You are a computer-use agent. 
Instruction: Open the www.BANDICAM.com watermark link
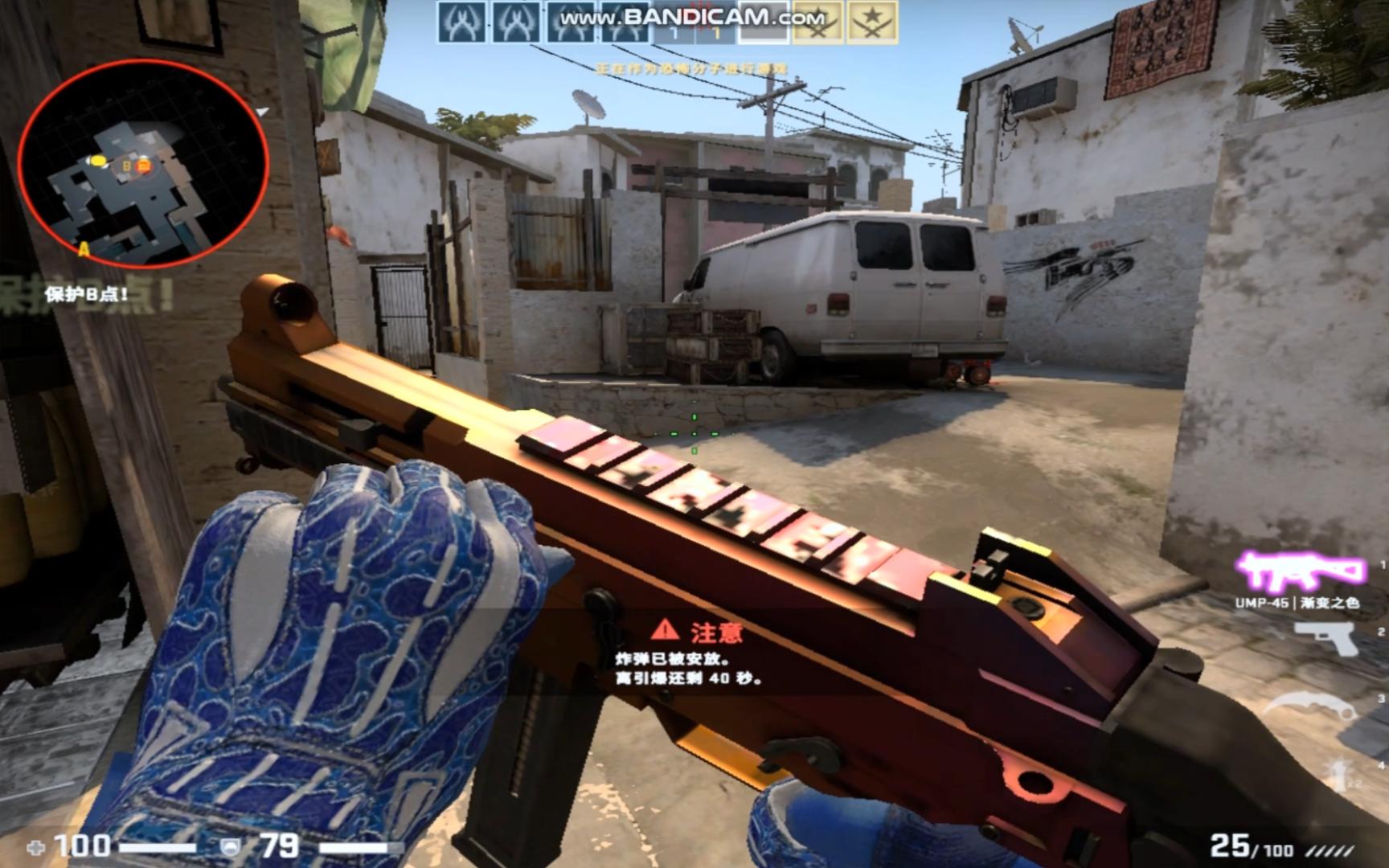(691, 16)
